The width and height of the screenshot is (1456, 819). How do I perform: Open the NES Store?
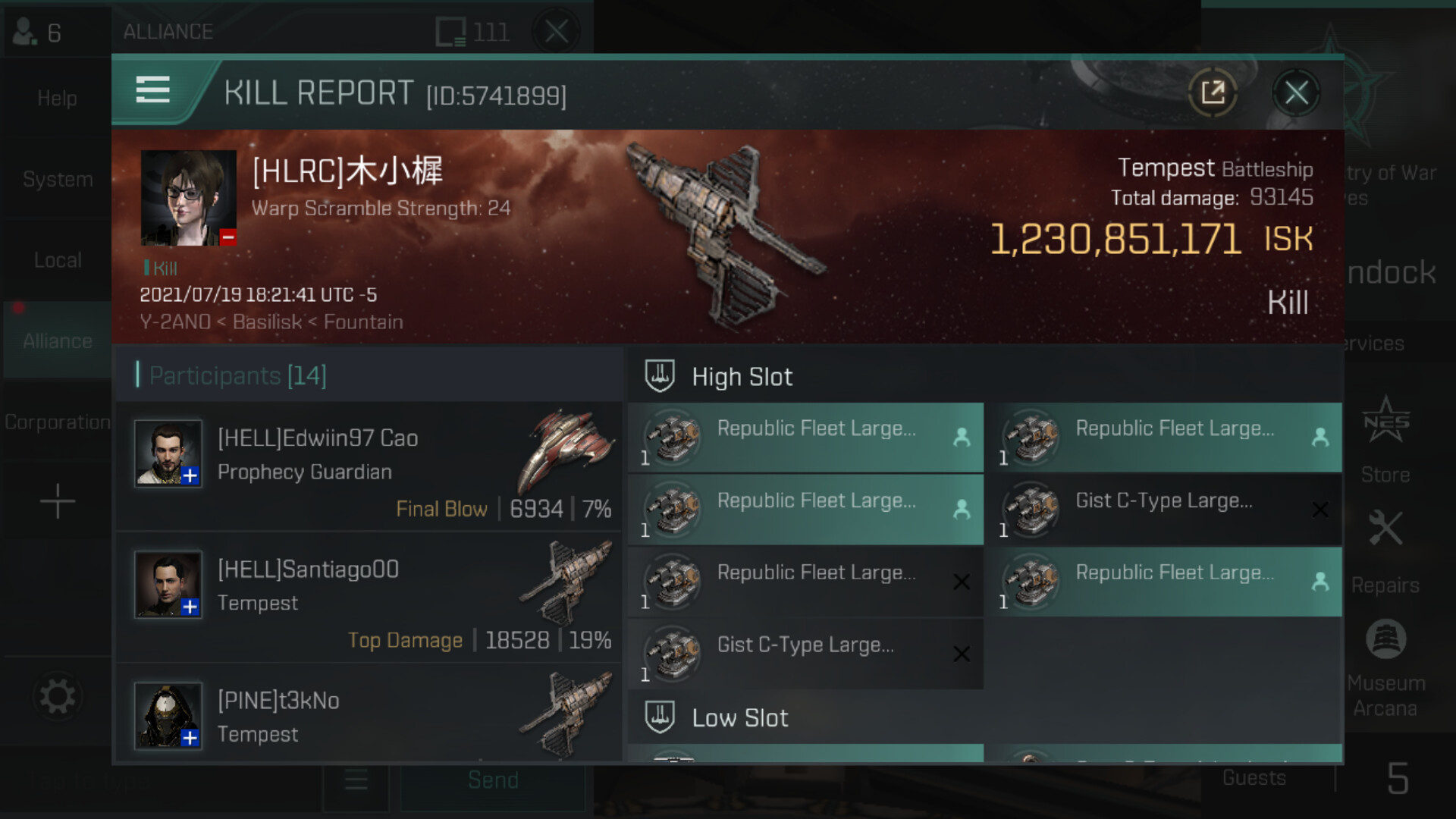(1385, 440)
